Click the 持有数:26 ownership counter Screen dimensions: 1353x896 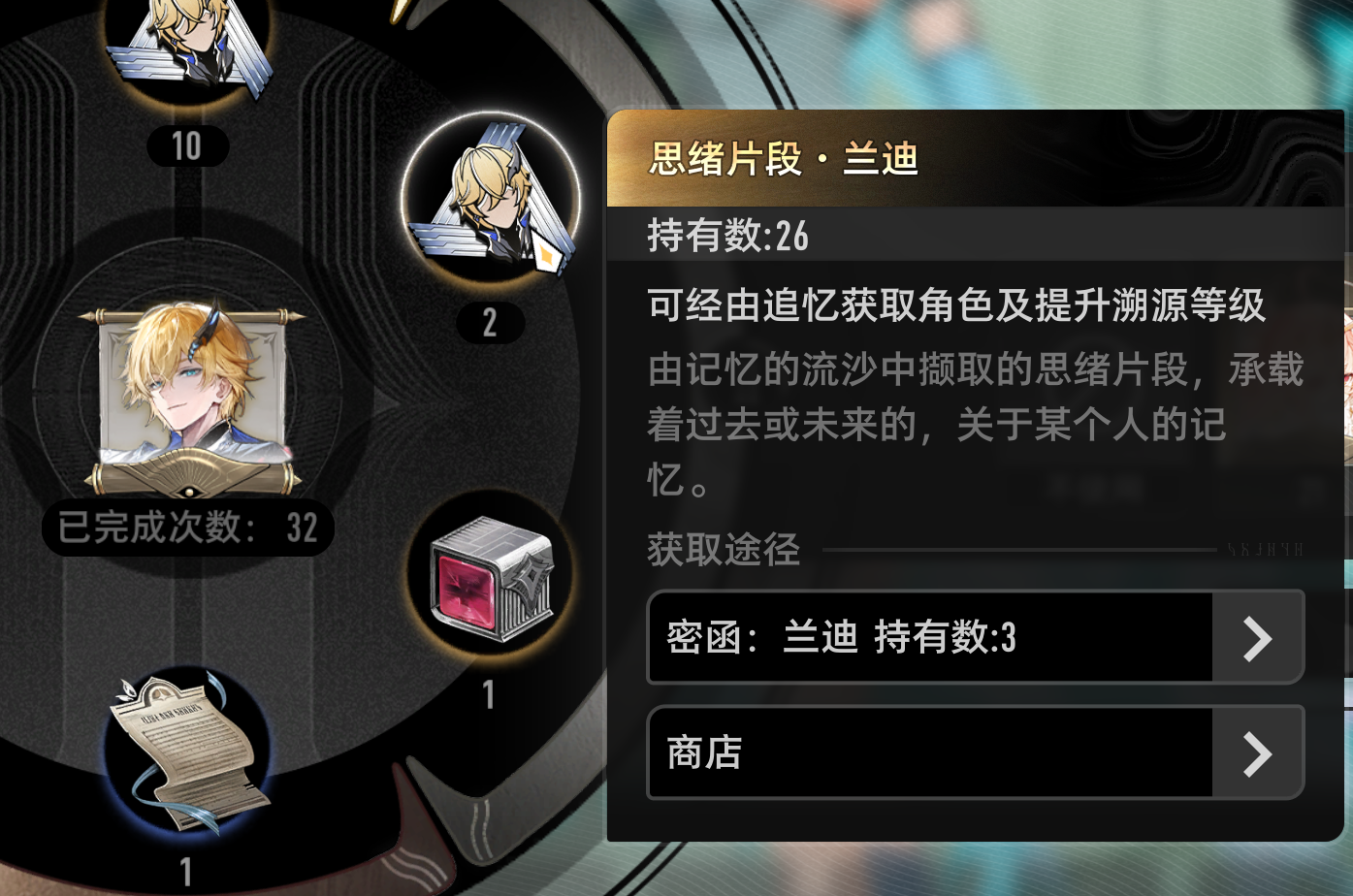pos(727,236)
